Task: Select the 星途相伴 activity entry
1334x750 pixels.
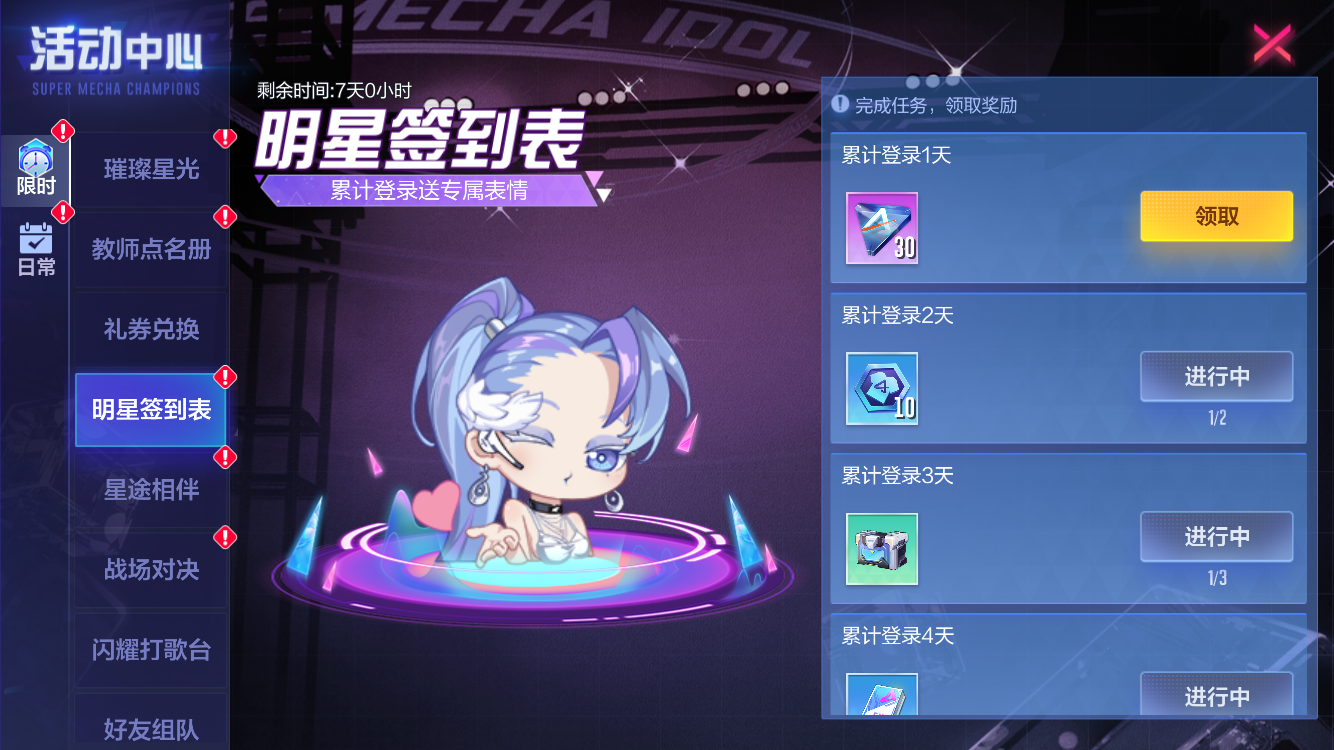Action: [150, 489]
